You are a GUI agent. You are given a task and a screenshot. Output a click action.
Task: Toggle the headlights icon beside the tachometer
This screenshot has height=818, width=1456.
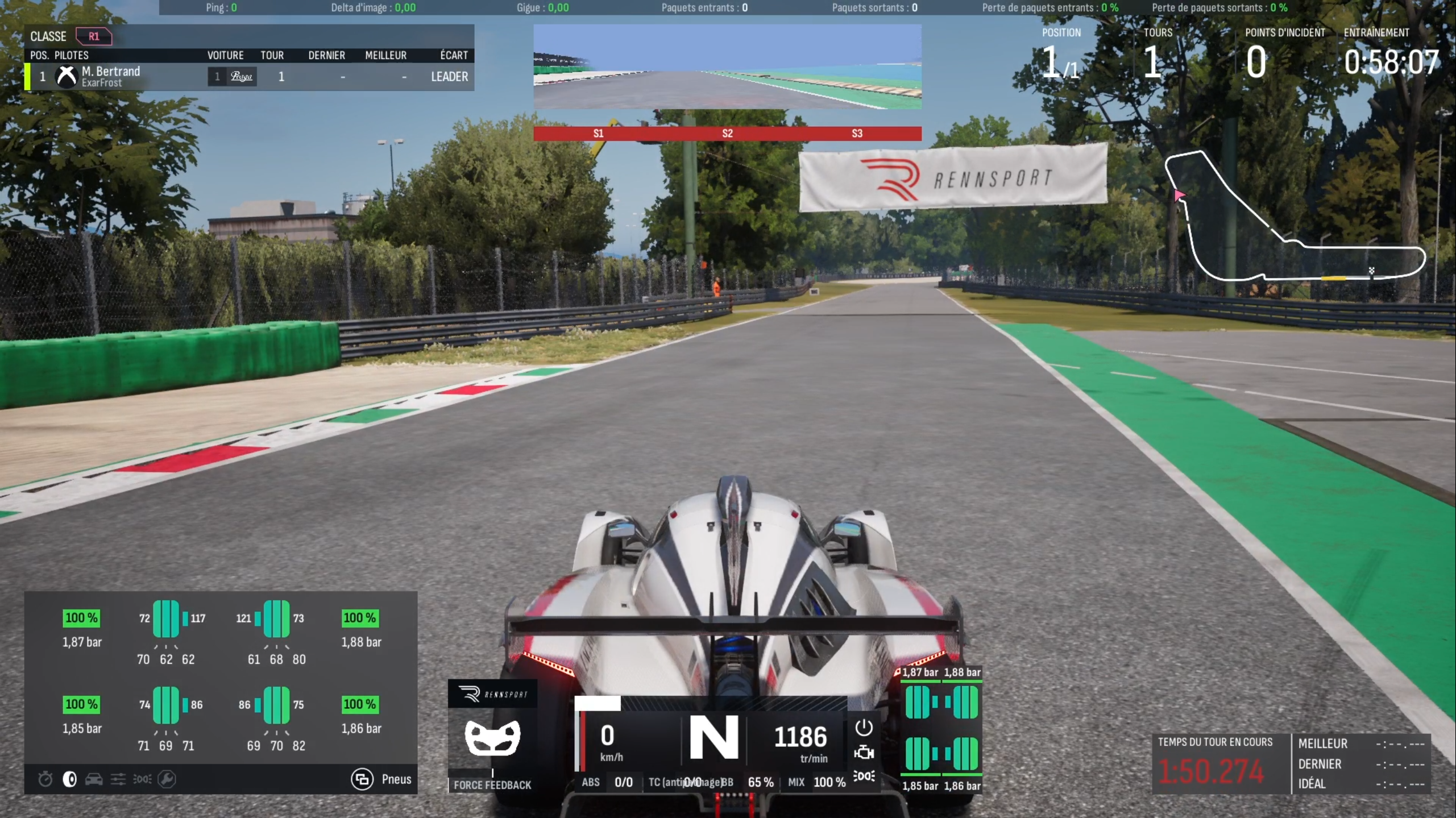pos(864,776)
